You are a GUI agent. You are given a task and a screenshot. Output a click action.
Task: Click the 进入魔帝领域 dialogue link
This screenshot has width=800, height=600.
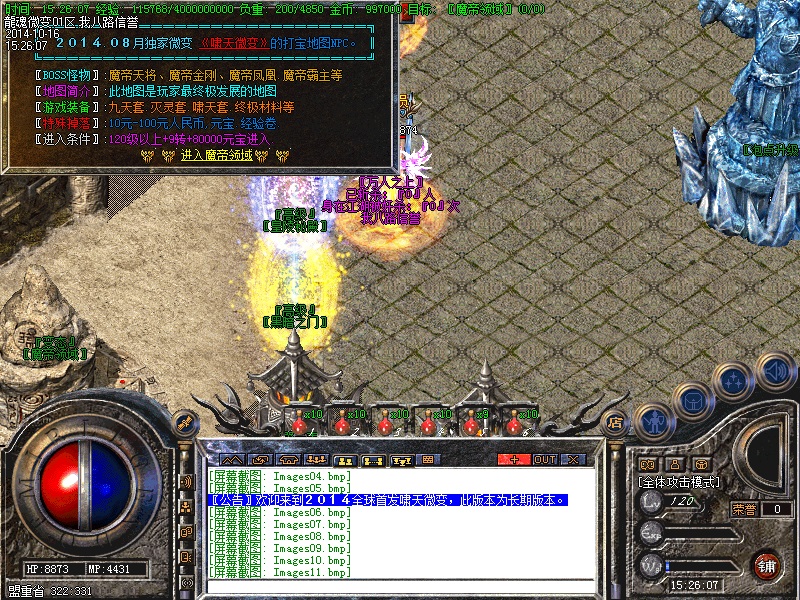click(218, 155)
